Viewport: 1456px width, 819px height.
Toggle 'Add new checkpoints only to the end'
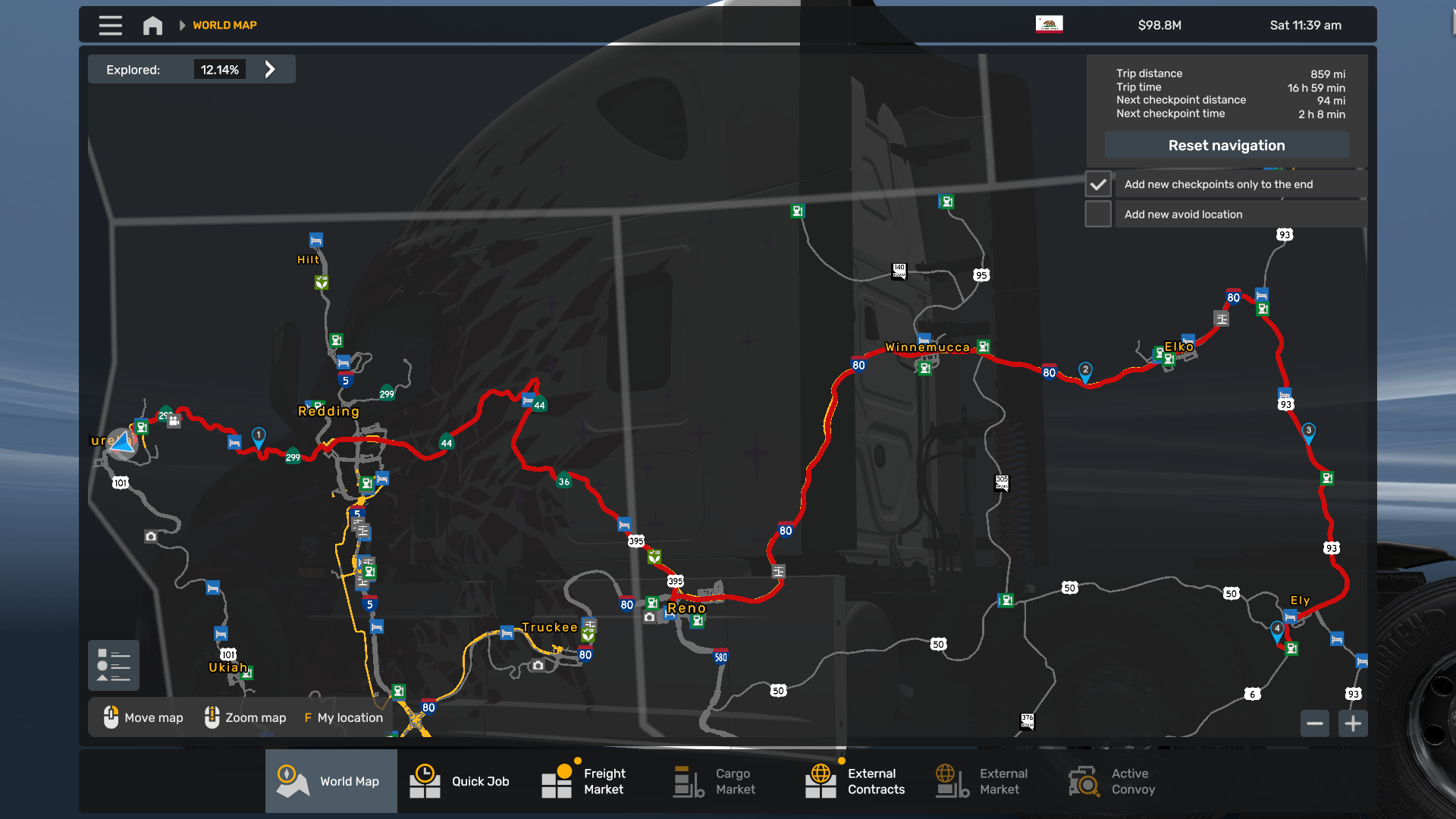coord(1098,184)
